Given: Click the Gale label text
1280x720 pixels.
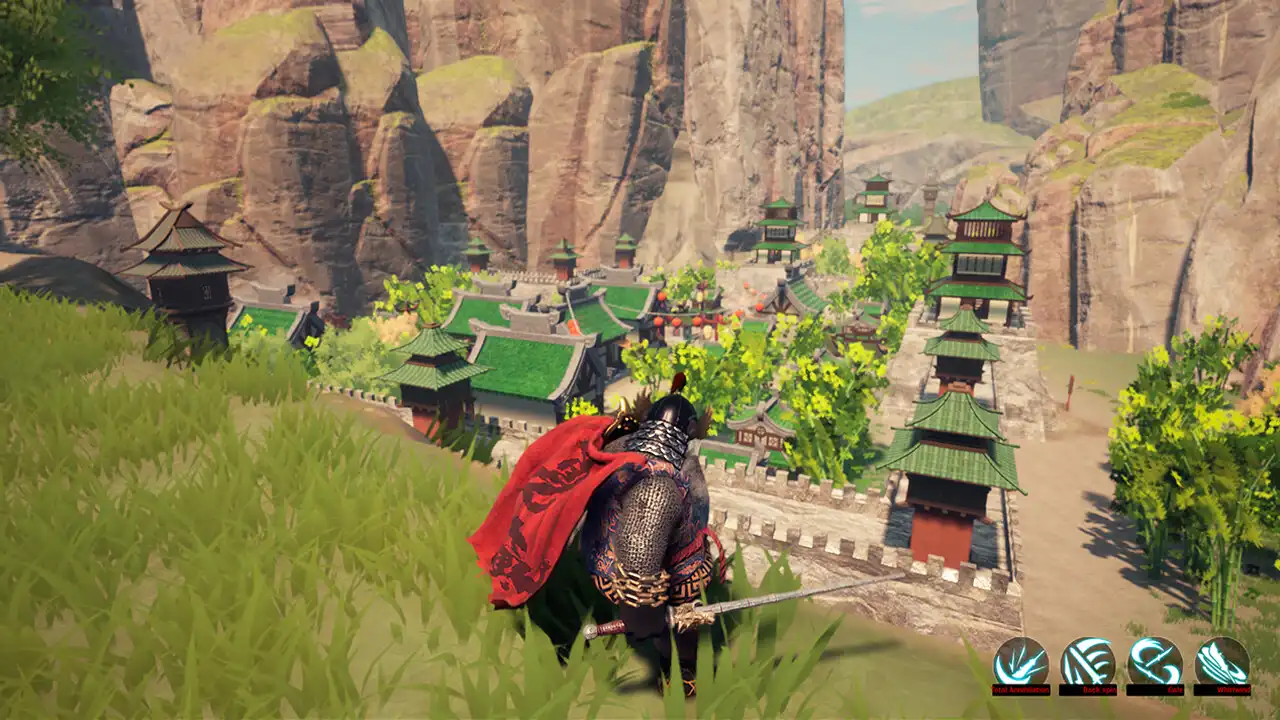Looking at the screenshot, I should pyautogui.click(x=1173, y=690).
